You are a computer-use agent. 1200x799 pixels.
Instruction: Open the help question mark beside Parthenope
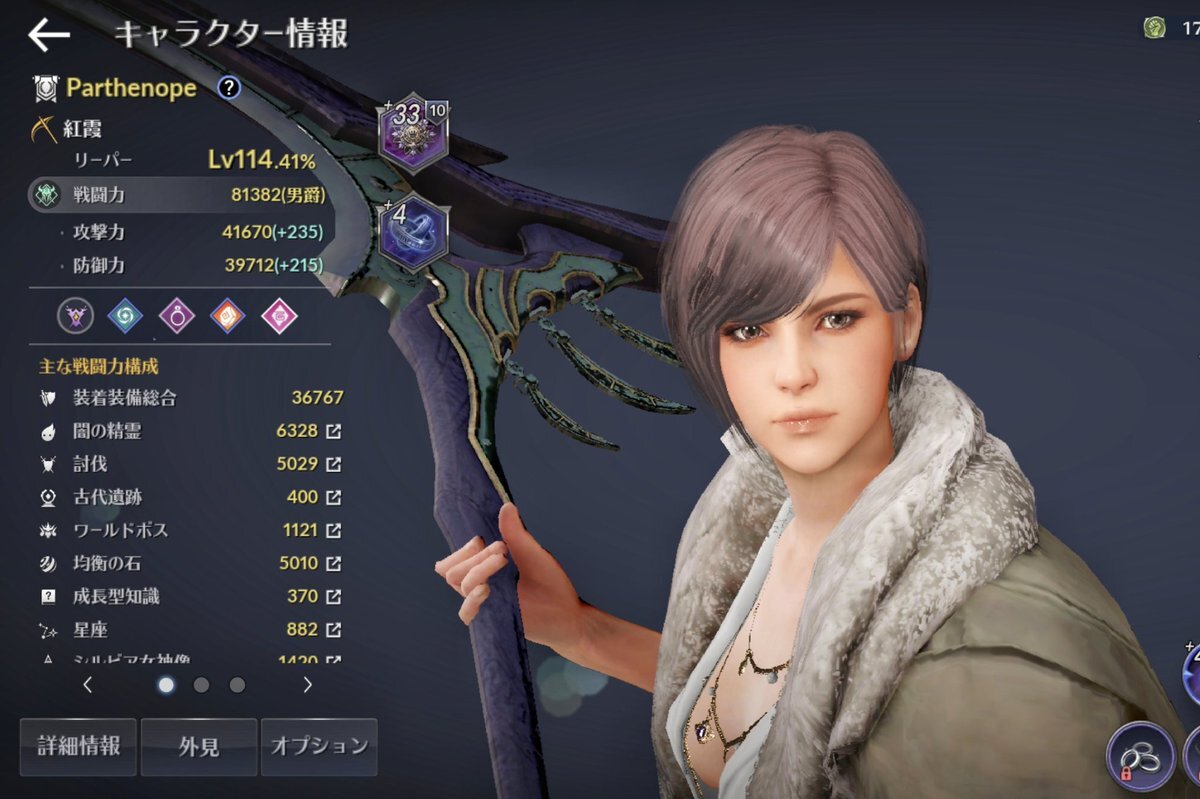(x=229, y=88)
